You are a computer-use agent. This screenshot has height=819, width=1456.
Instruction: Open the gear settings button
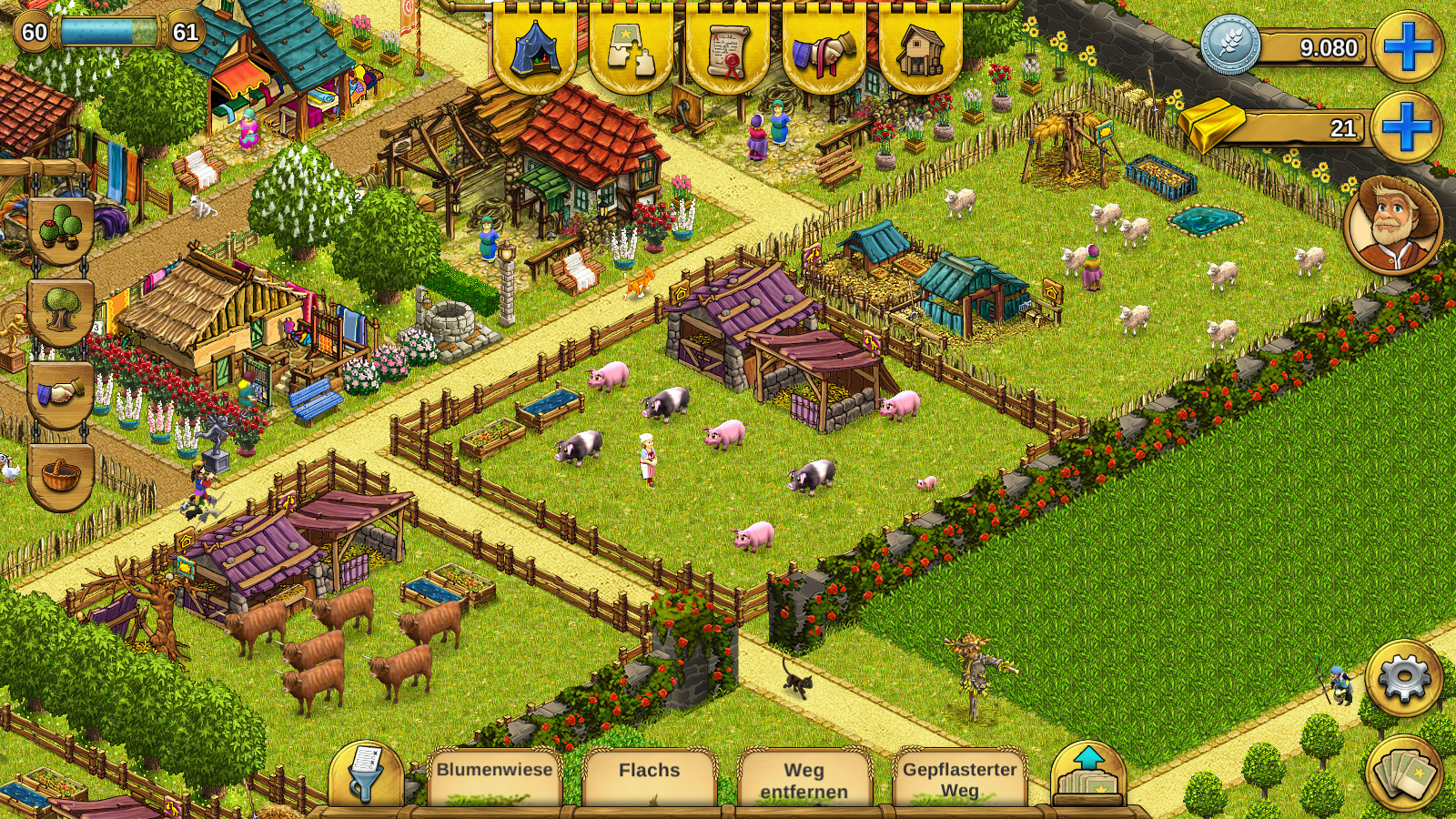pos(1404,678)
